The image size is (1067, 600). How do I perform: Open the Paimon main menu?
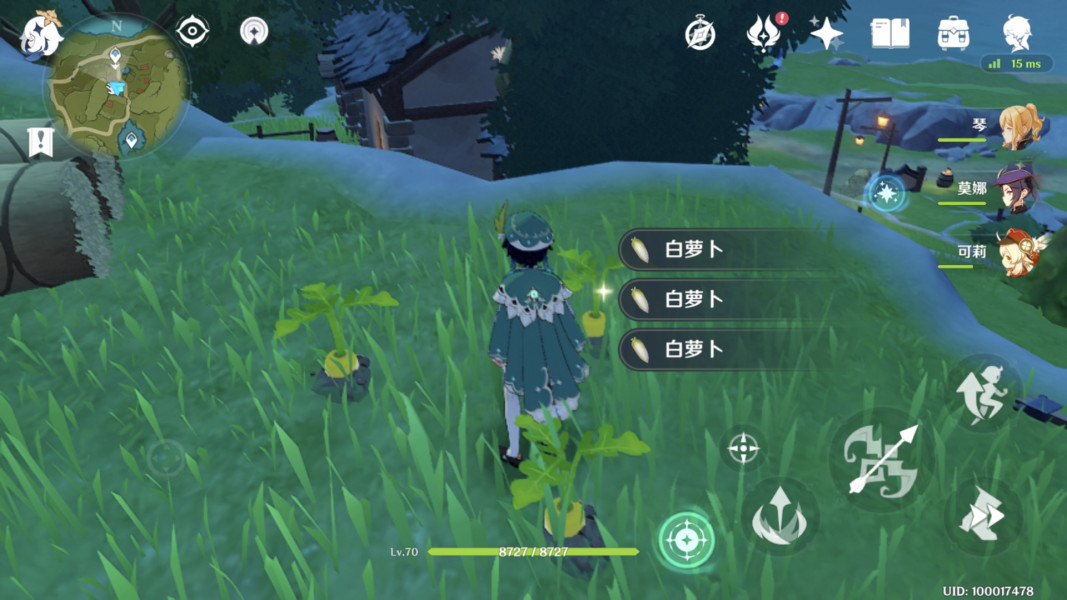(x=41, y=35)
